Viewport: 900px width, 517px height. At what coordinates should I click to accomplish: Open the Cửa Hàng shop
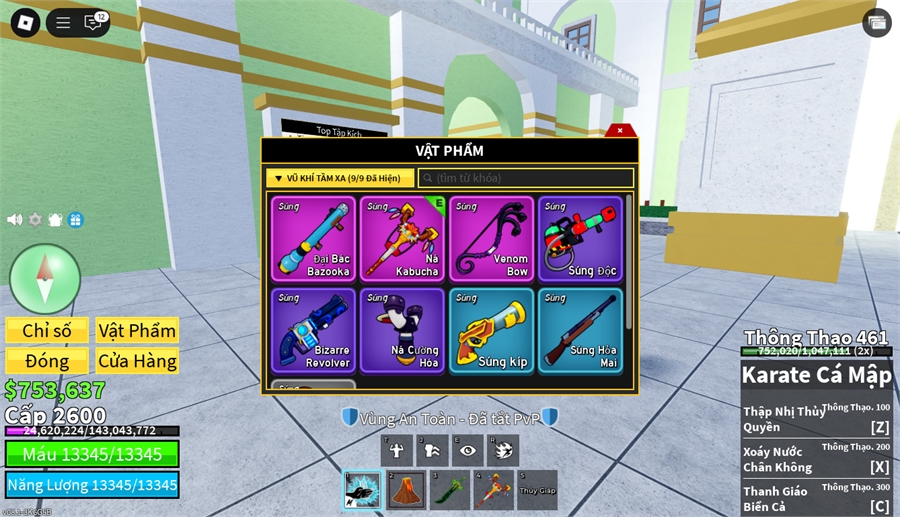coord(137,361)
